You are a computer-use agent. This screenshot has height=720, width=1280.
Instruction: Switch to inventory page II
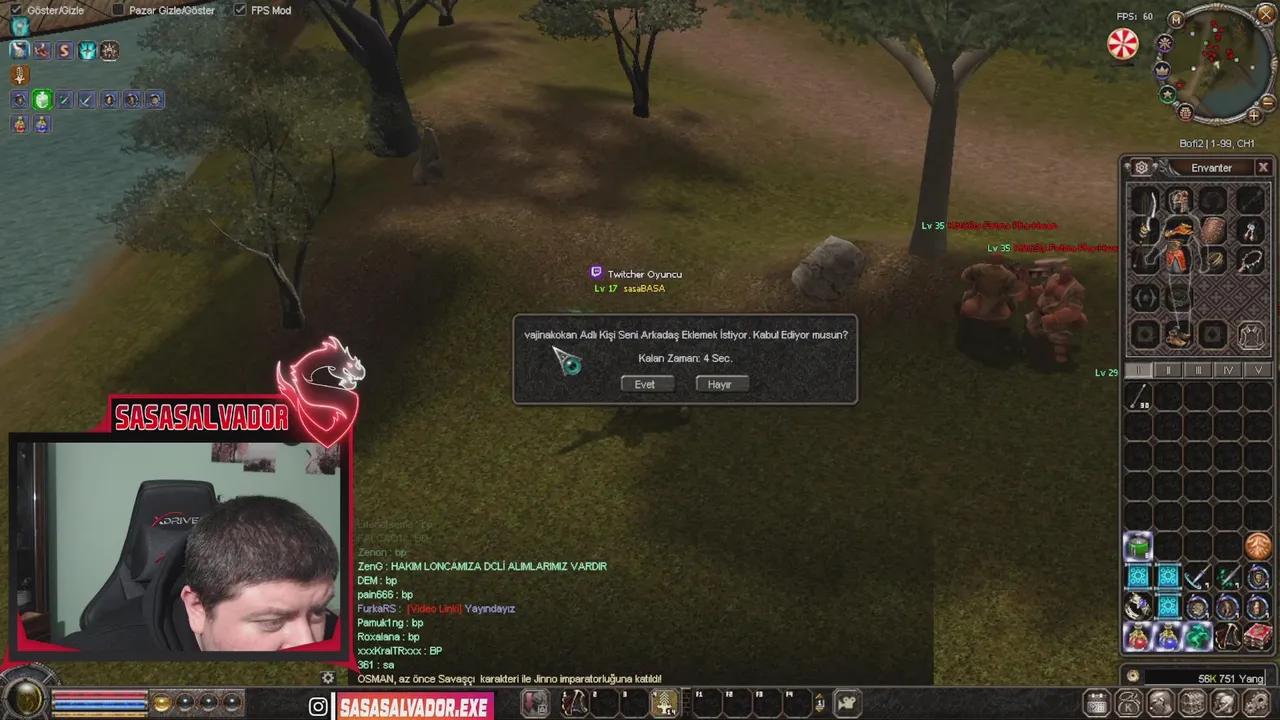(1169, 370)
